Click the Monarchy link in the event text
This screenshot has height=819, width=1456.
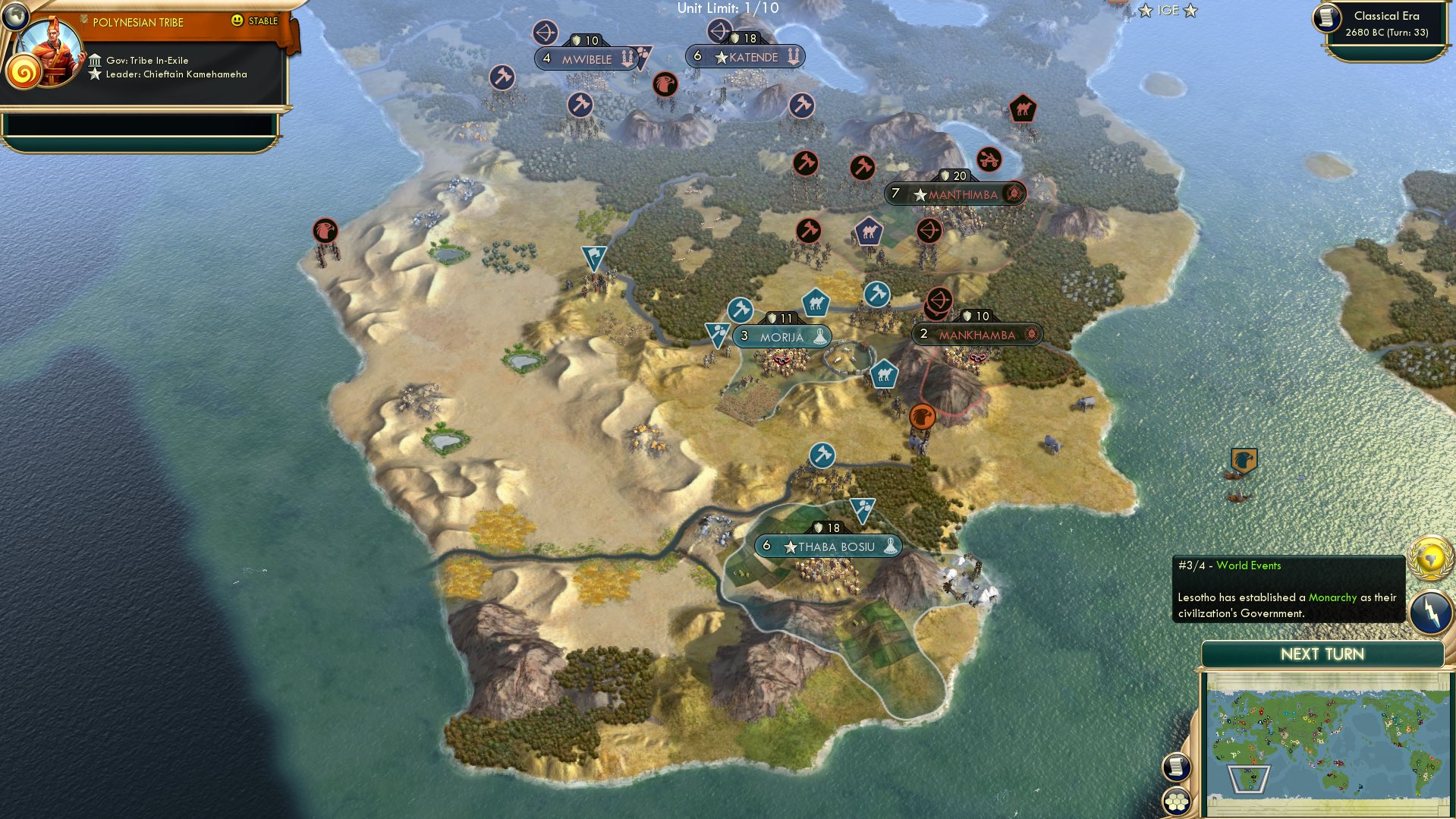(1332, 597)
